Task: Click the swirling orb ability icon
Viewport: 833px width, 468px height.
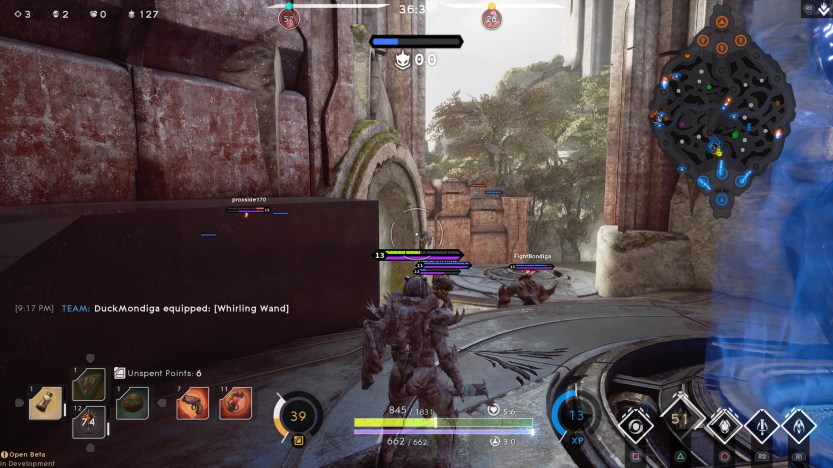Action: [x=635, y=424]
